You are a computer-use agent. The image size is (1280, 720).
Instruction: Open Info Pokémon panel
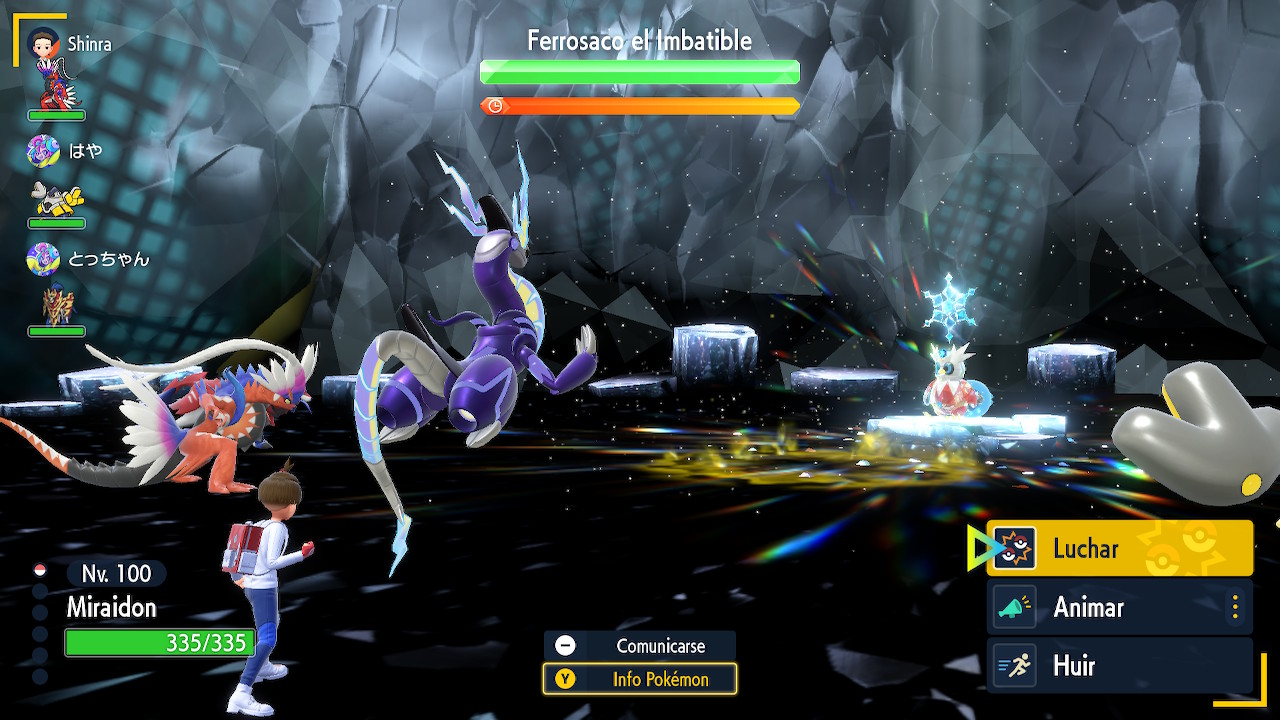[x=640, y=680]
